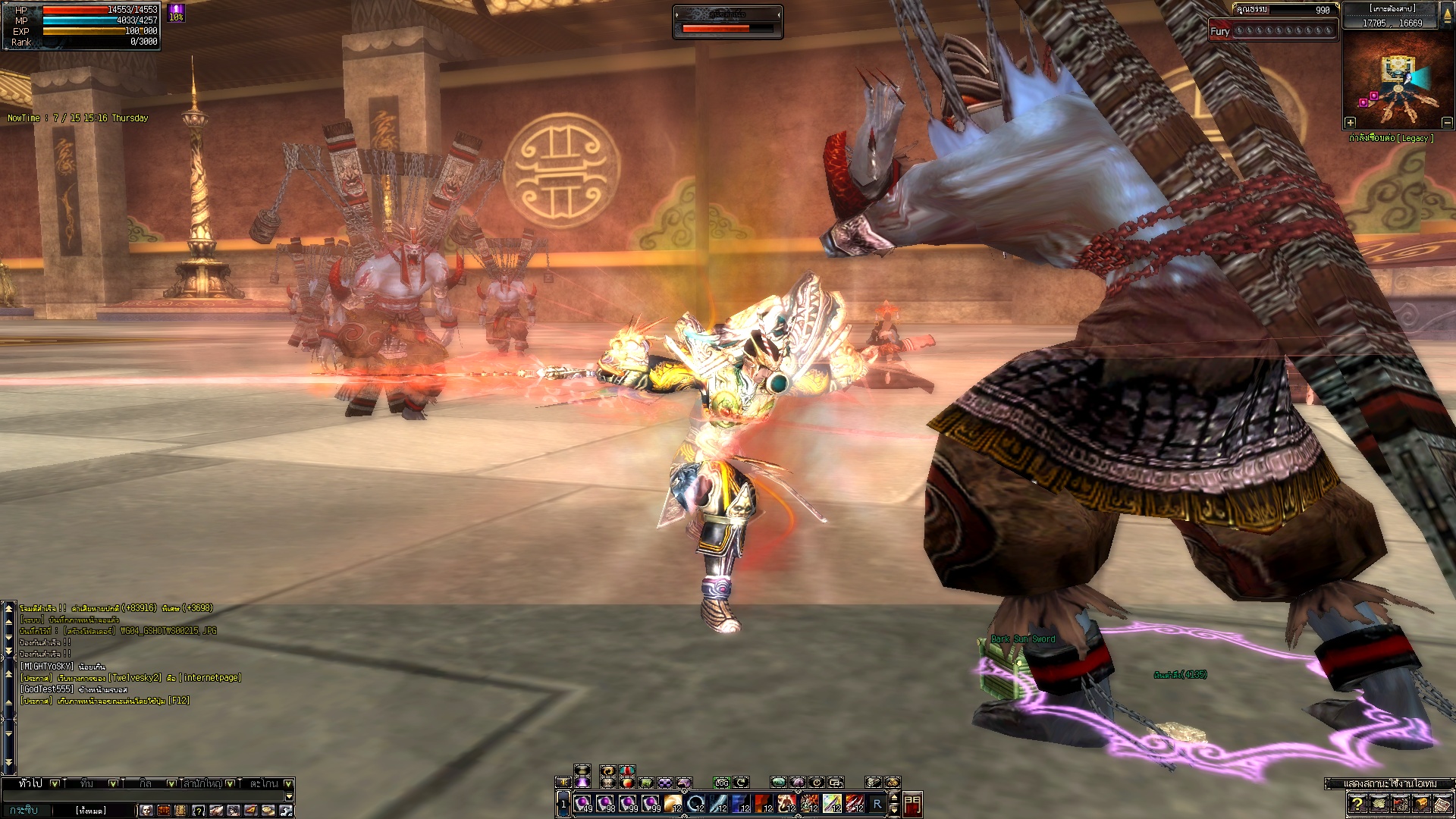
Task: Switch to the ทั่วไป chat tab
Action: click(31, 783)
